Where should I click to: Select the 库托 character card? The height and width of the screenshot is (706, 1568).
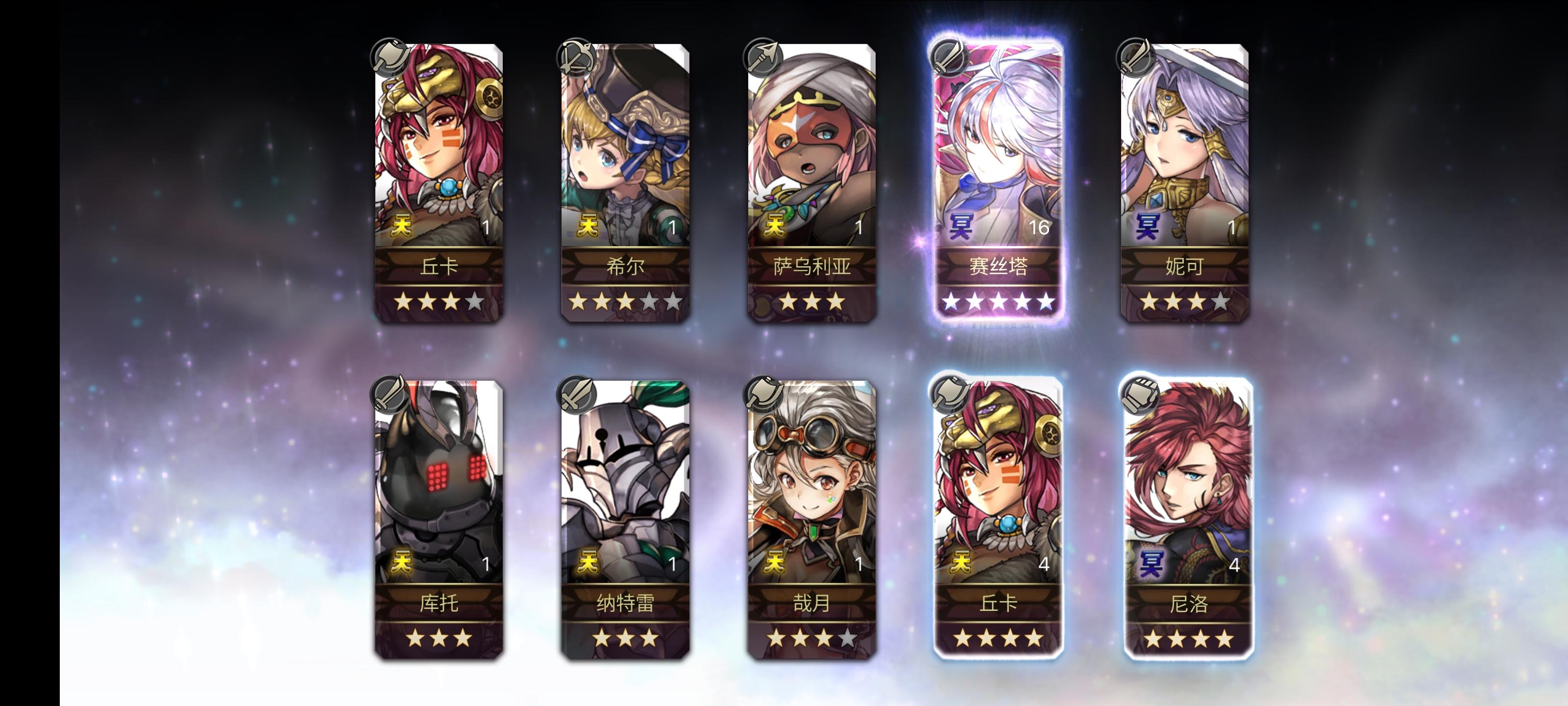click(x=437, y=518)
